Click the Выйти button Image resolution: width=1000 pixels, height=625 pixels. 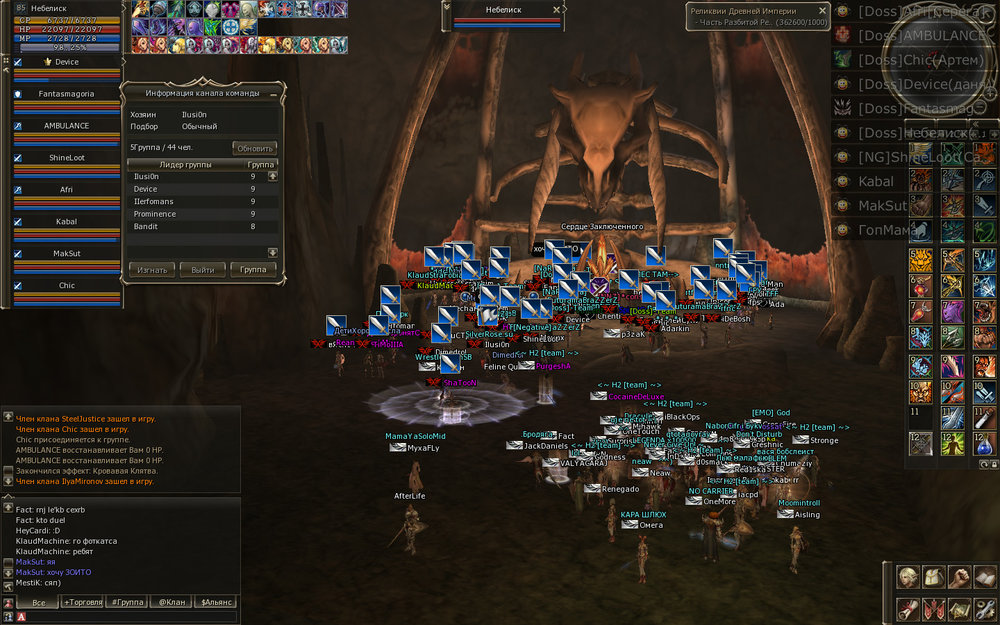tap(203, 270)
